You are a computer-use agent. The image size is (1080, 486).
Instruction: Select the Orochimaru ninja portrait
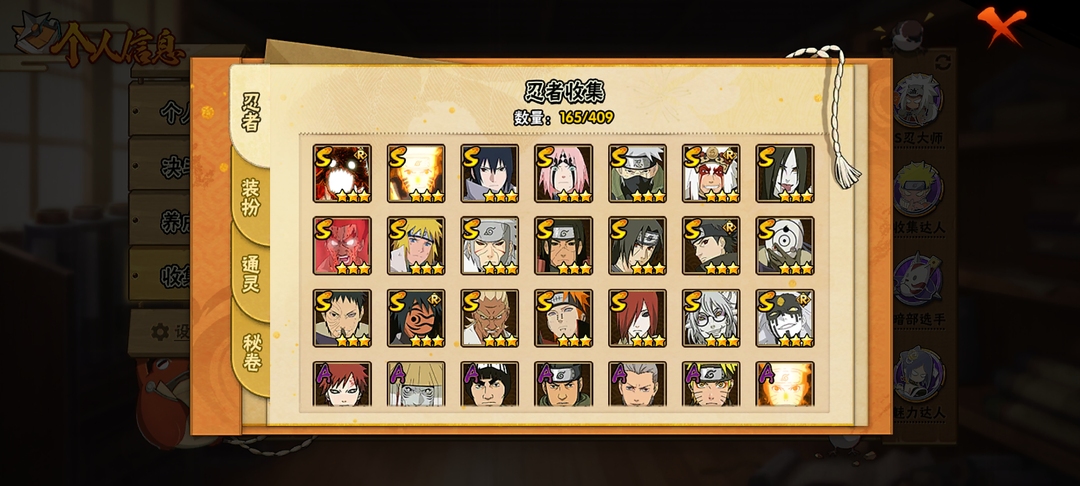point(785,173)
